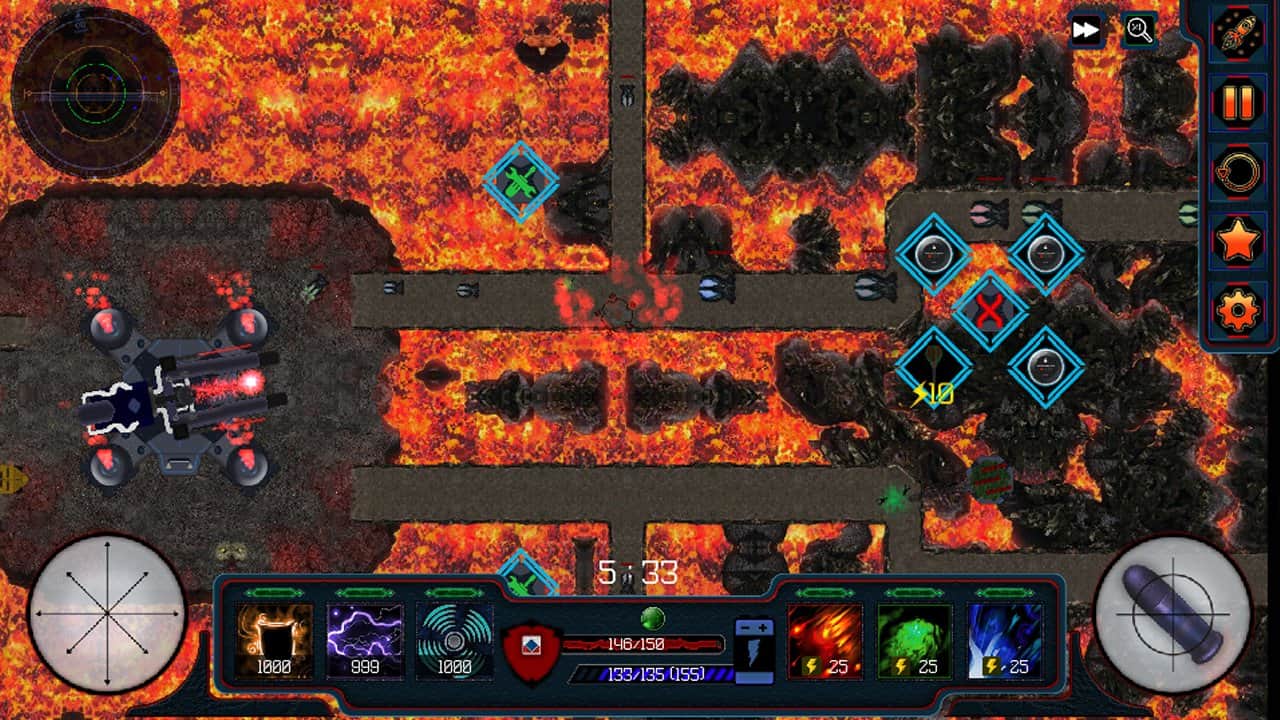Toggle the fast-forward speed button
This screenshot has height=720, width=1280.
[1085, 30]
